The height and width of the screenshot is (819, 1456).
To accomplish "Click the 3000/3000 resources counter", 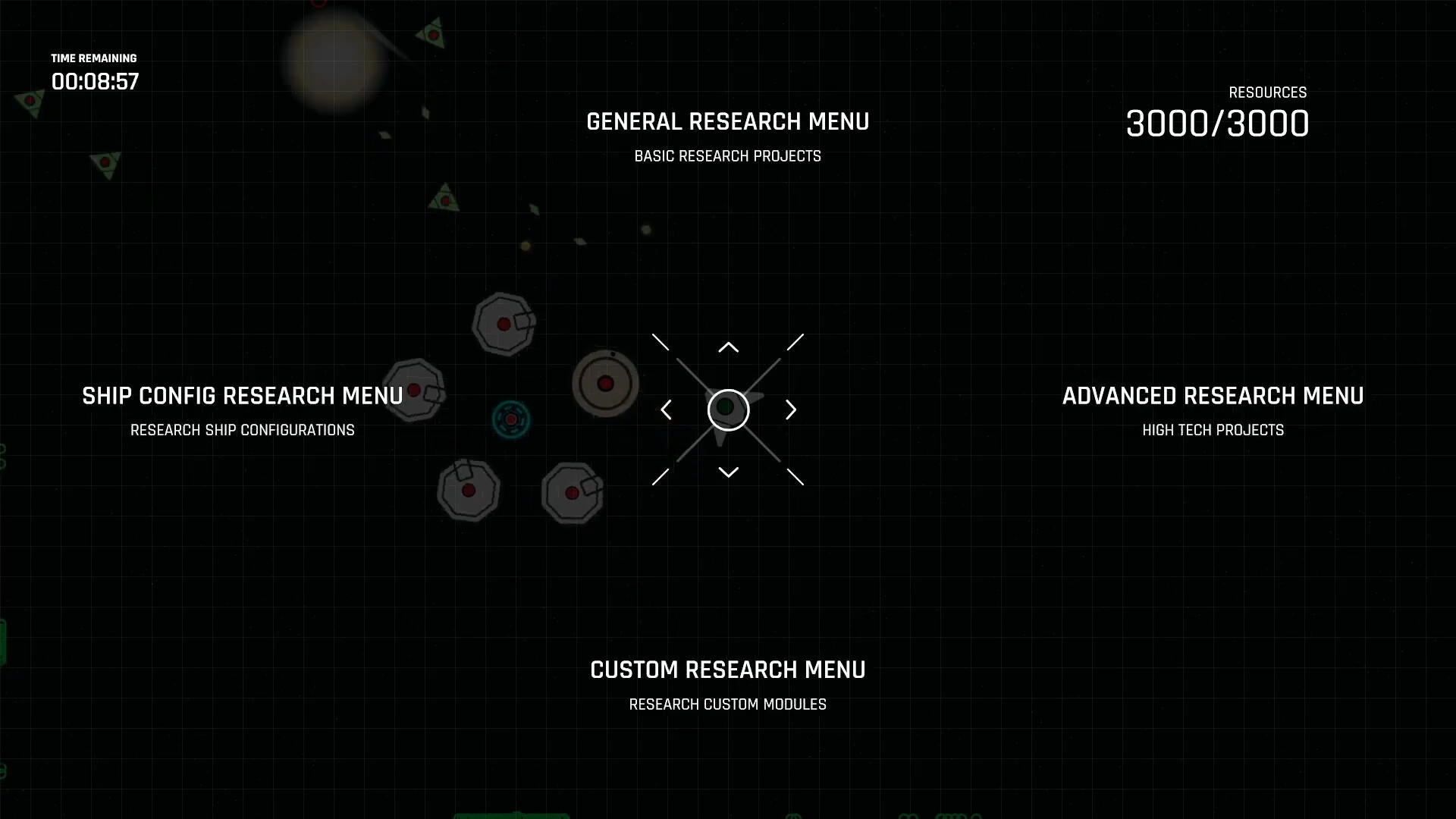I will tap(1216, 123).
